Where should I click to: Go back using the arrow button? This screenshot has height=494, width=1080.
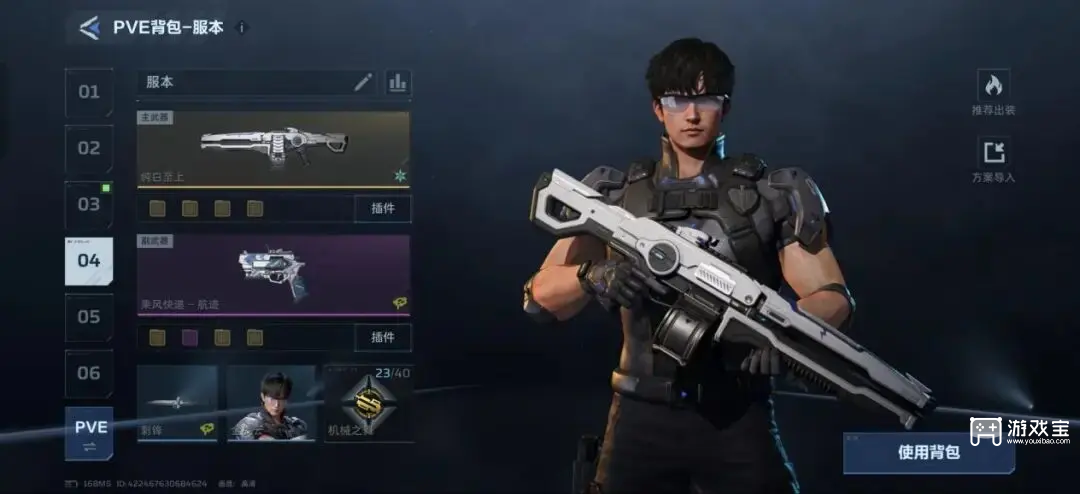[90, 28]
